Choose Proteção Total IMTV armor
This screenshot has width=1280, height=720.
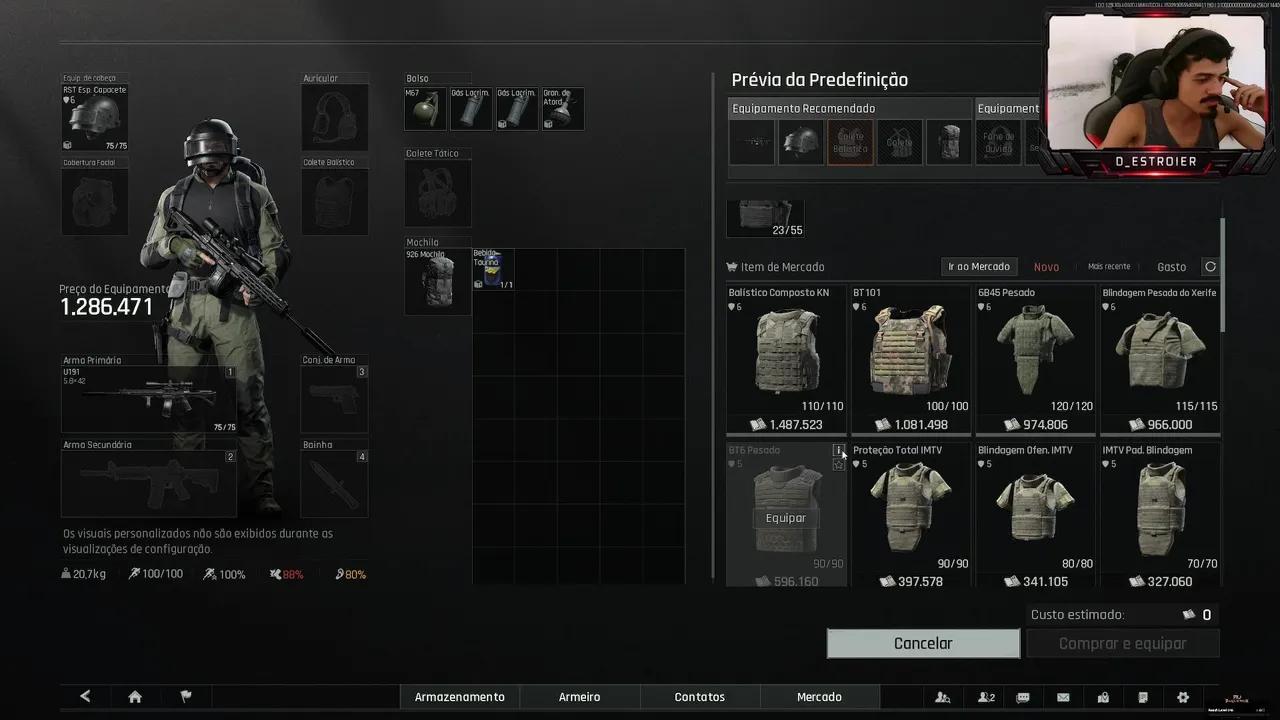[910, 508]
